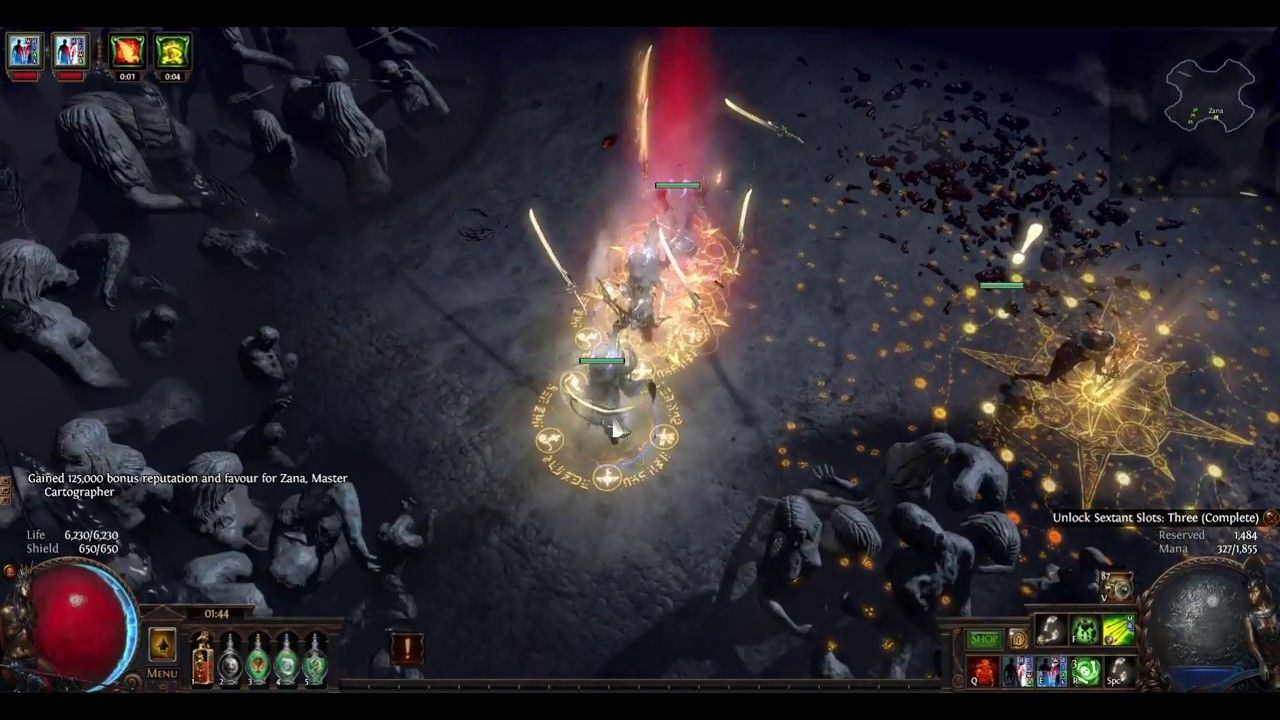Use the green flask in slot 3
Viewport: 1280px width, 720px height.
[x=259, y=658]
